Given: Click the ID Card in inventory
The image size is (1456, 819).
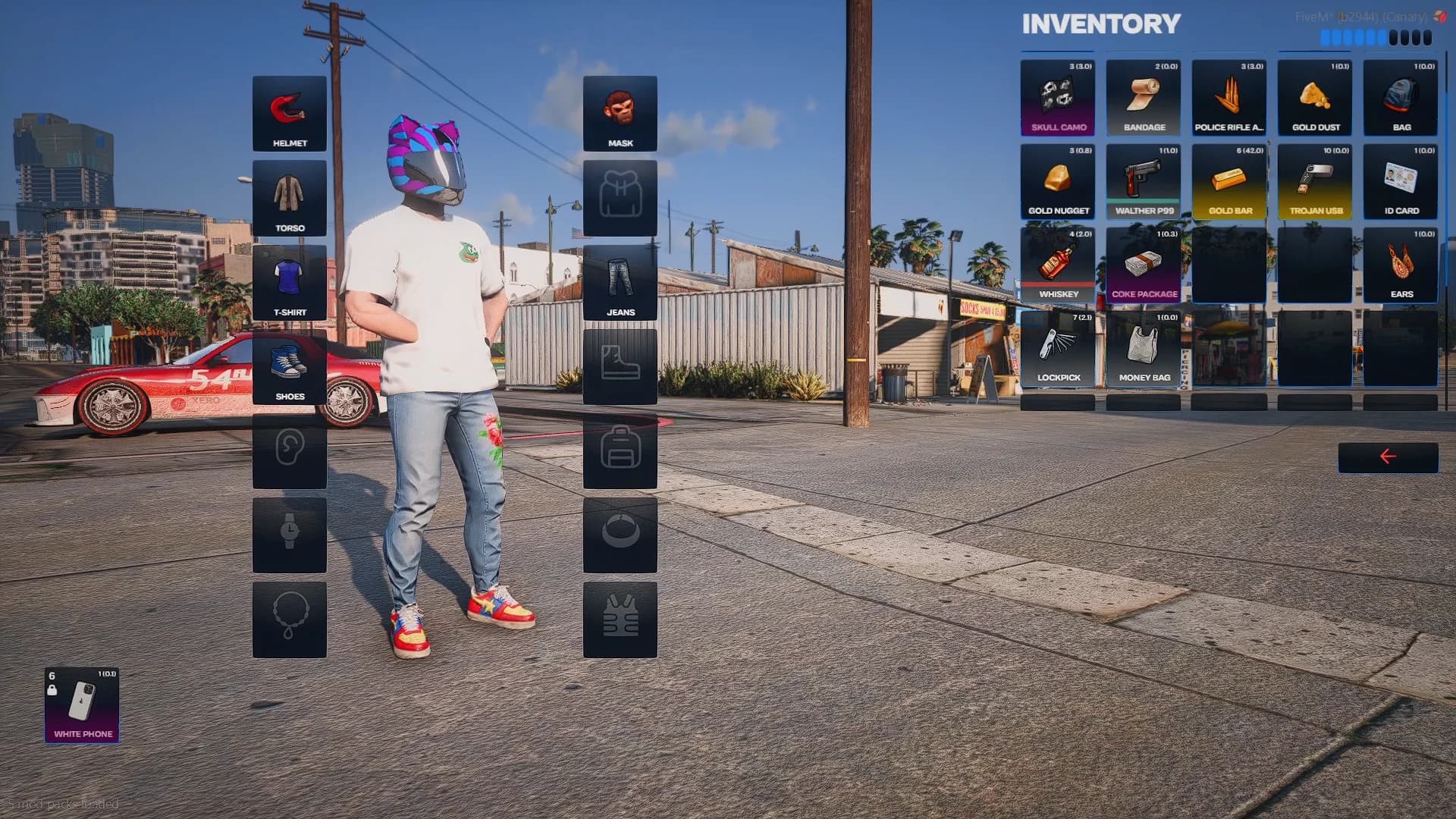Looking at the screenshot, I should point(1401,180).
